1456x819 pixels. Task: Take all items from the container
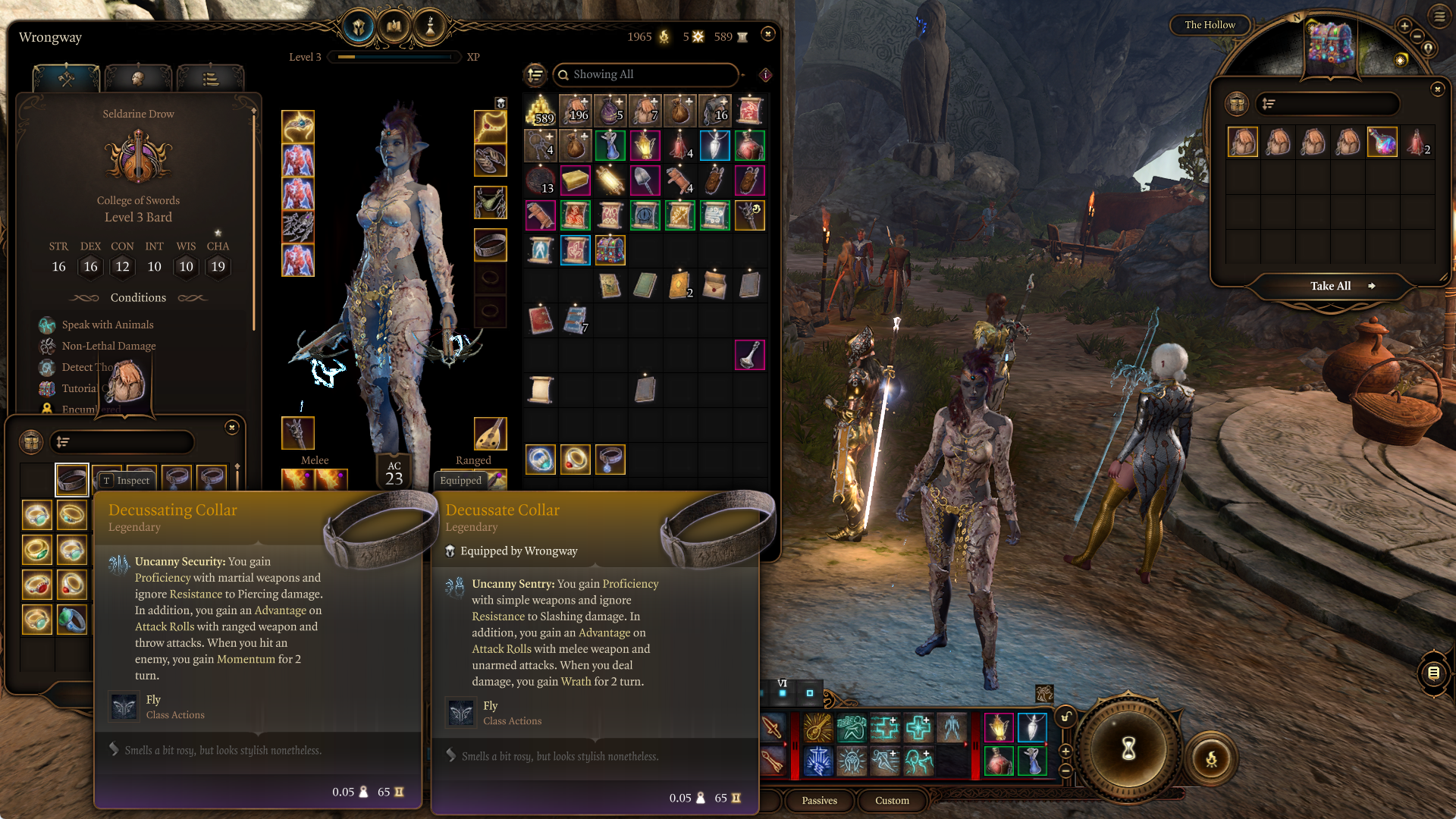point(1332,286)
